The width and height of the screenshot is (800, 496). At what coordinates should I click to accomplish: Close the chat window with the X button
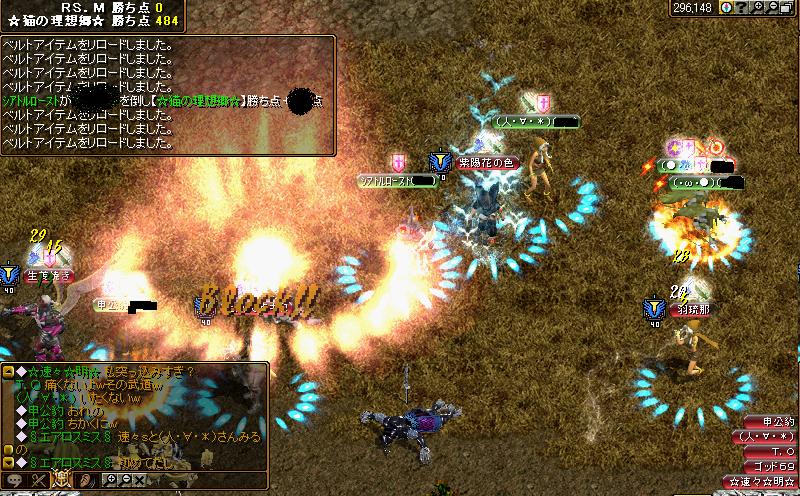click(x=139, y=480)
